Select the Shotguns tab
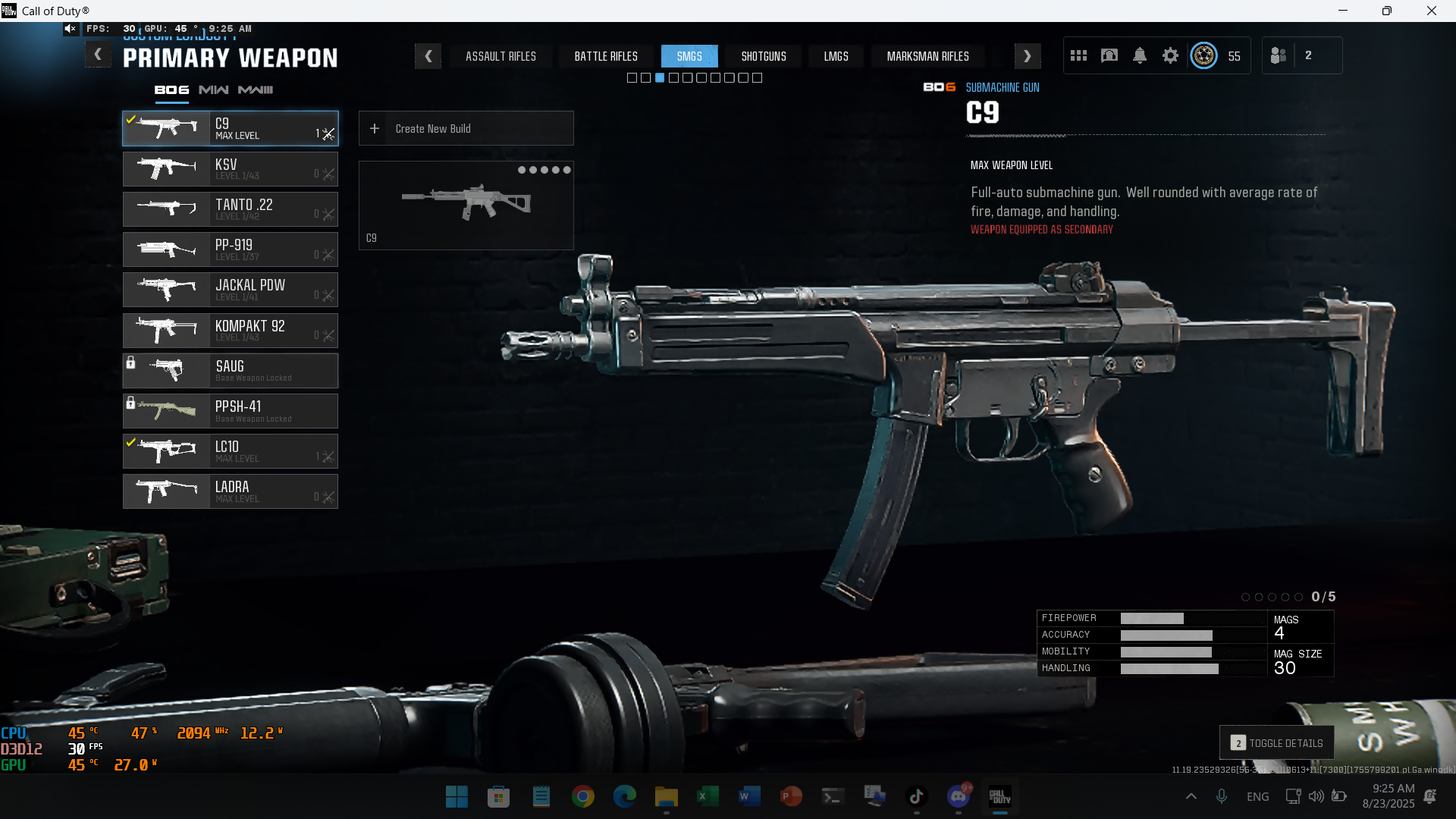1456x819 pixels. (764, 56)
